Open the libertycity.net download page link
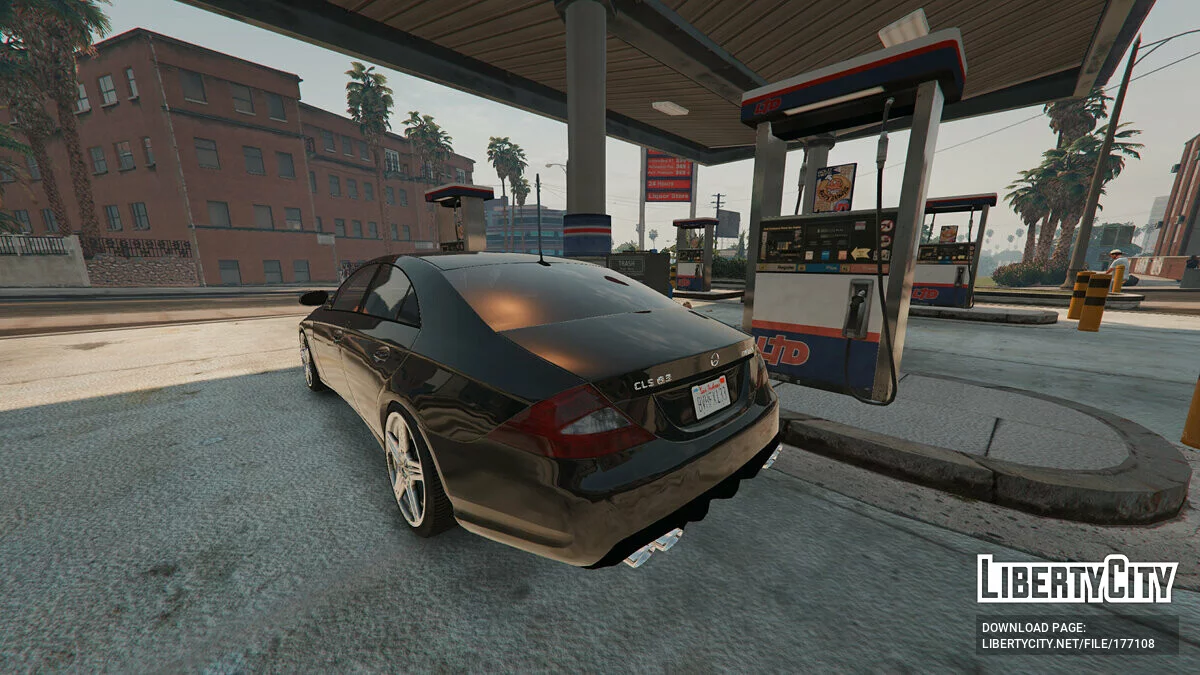1200x675 pixels. click(x=1067, y=645)
